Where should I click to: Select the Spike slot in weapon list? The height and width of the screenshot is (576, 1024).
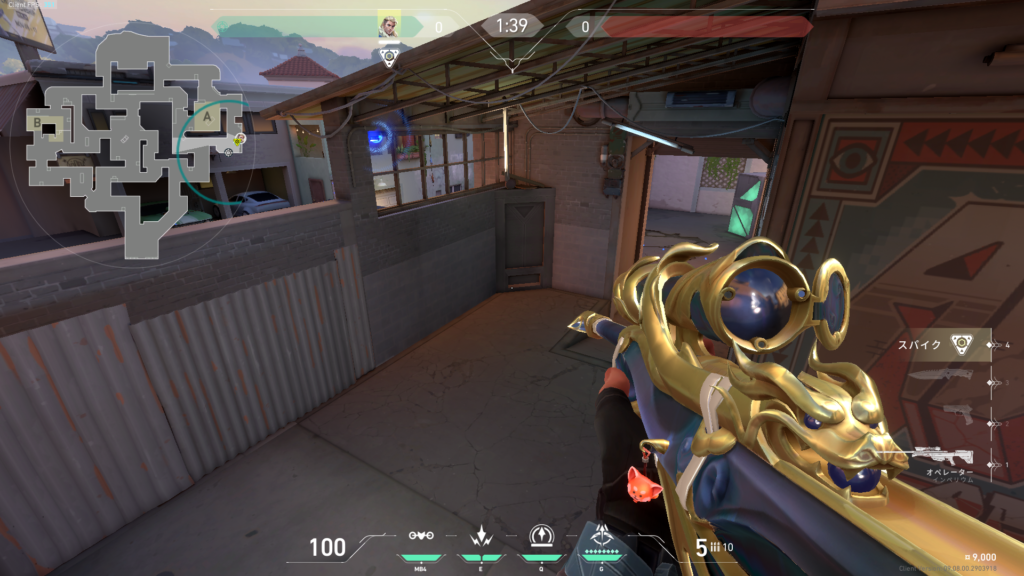pos(948,344)
